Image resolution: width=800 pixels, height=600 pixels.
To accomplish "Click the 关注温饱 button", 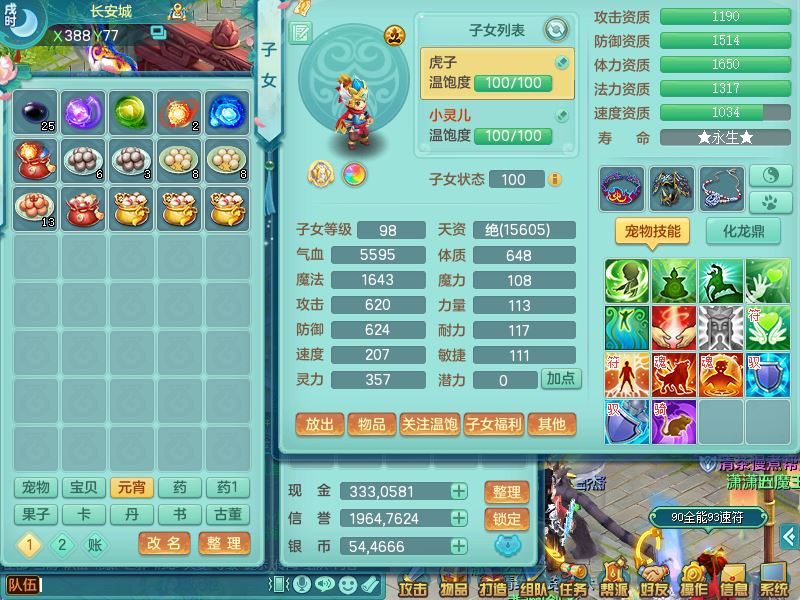I will point(429,424).
